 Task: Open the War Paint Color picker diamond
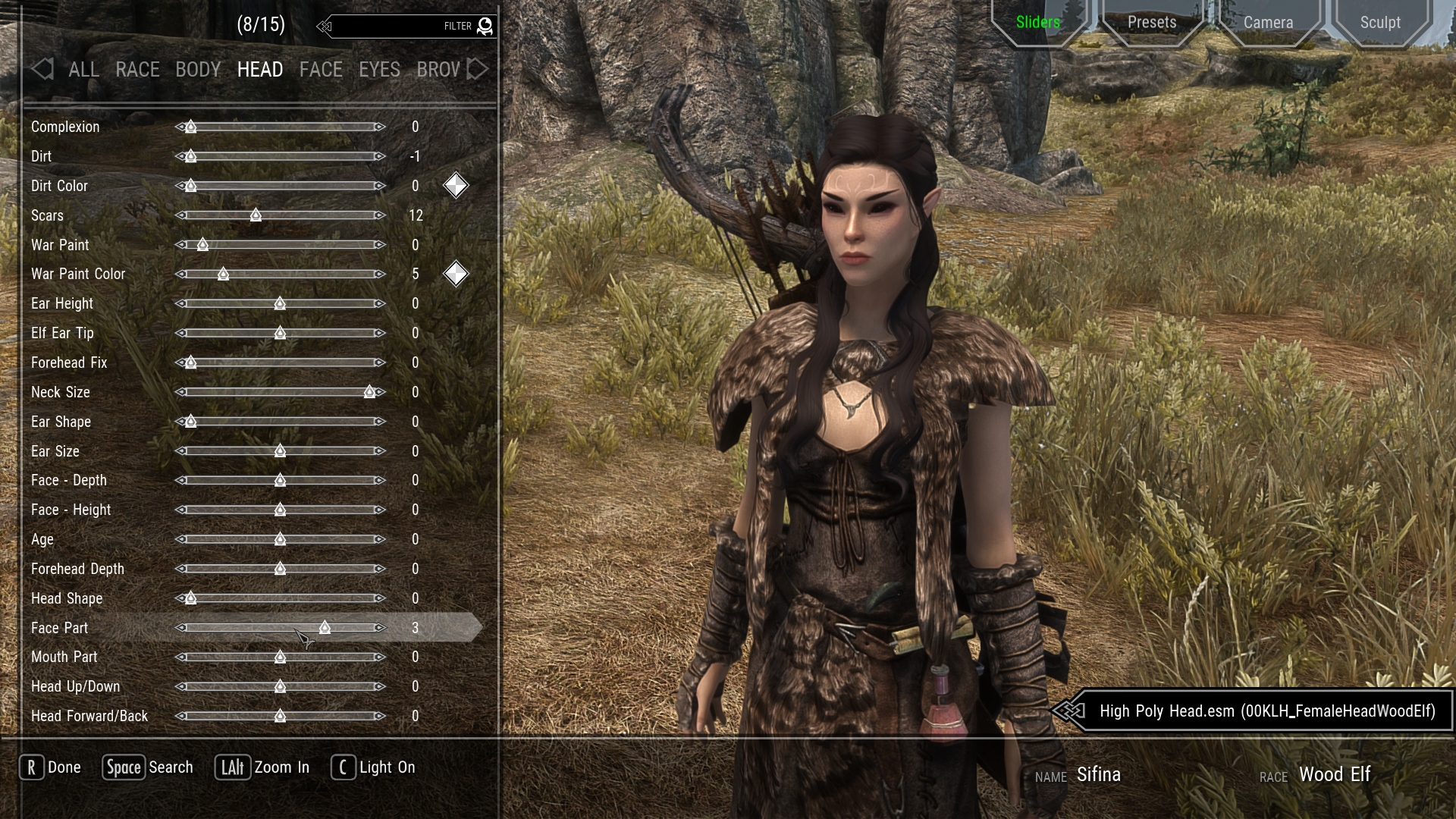pyautogui.click(x=456, y=274)
